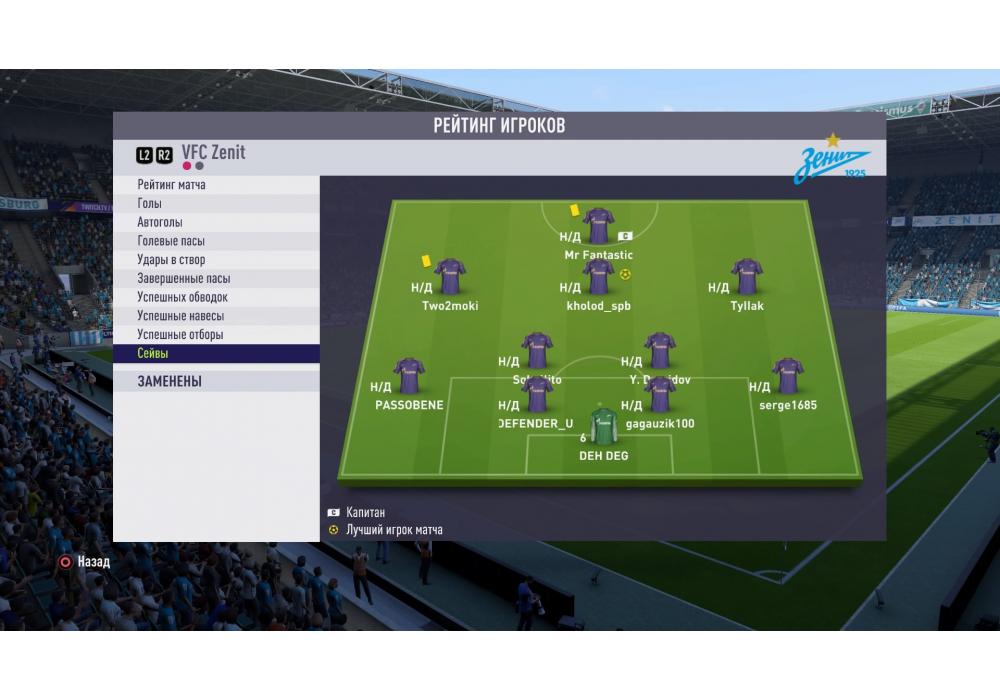Select goalkeeper DEH DEG on the pitch

tap(603, 427)
